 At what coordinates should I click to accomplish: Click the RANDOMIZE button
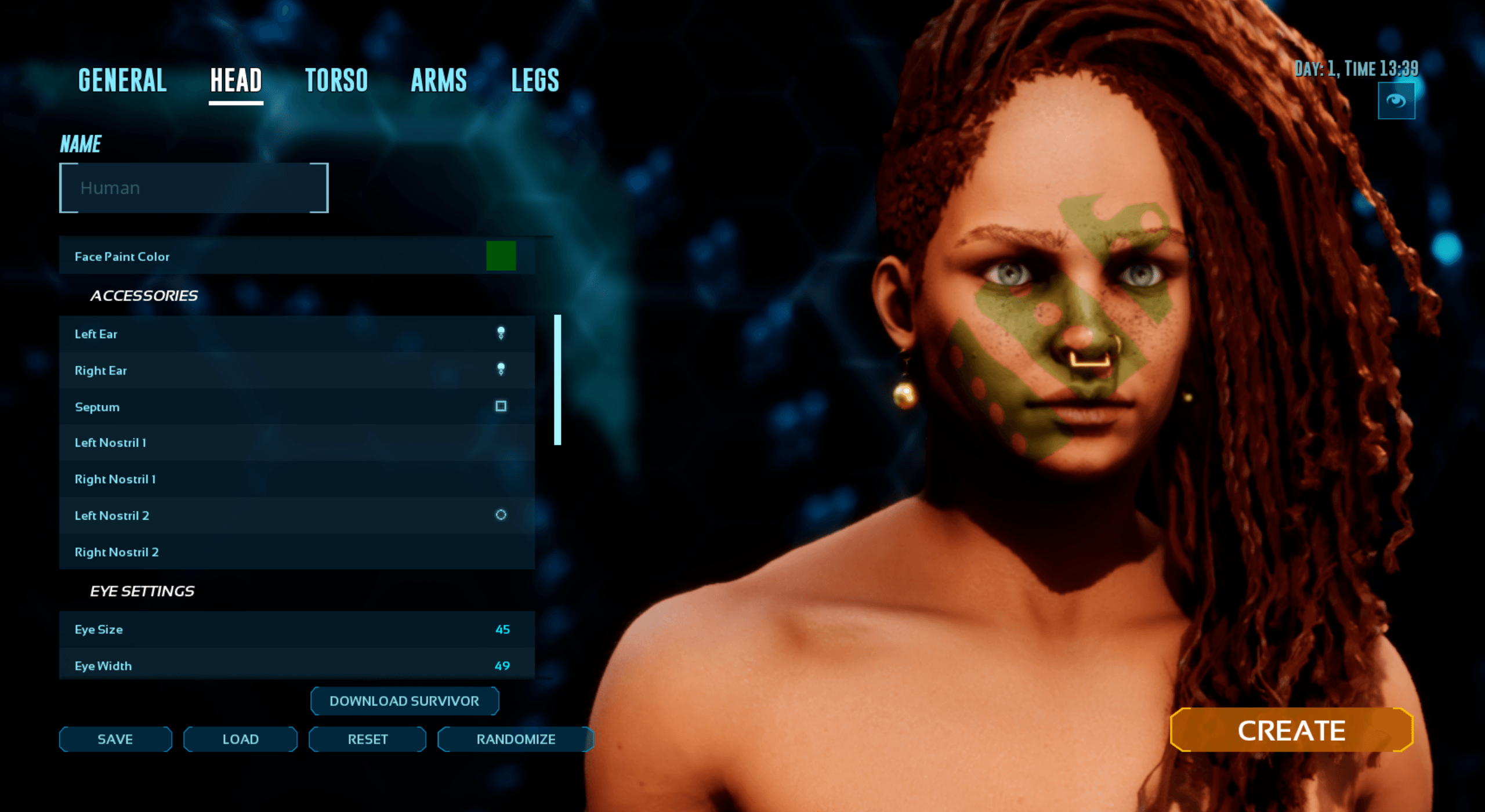click(515, 739)
